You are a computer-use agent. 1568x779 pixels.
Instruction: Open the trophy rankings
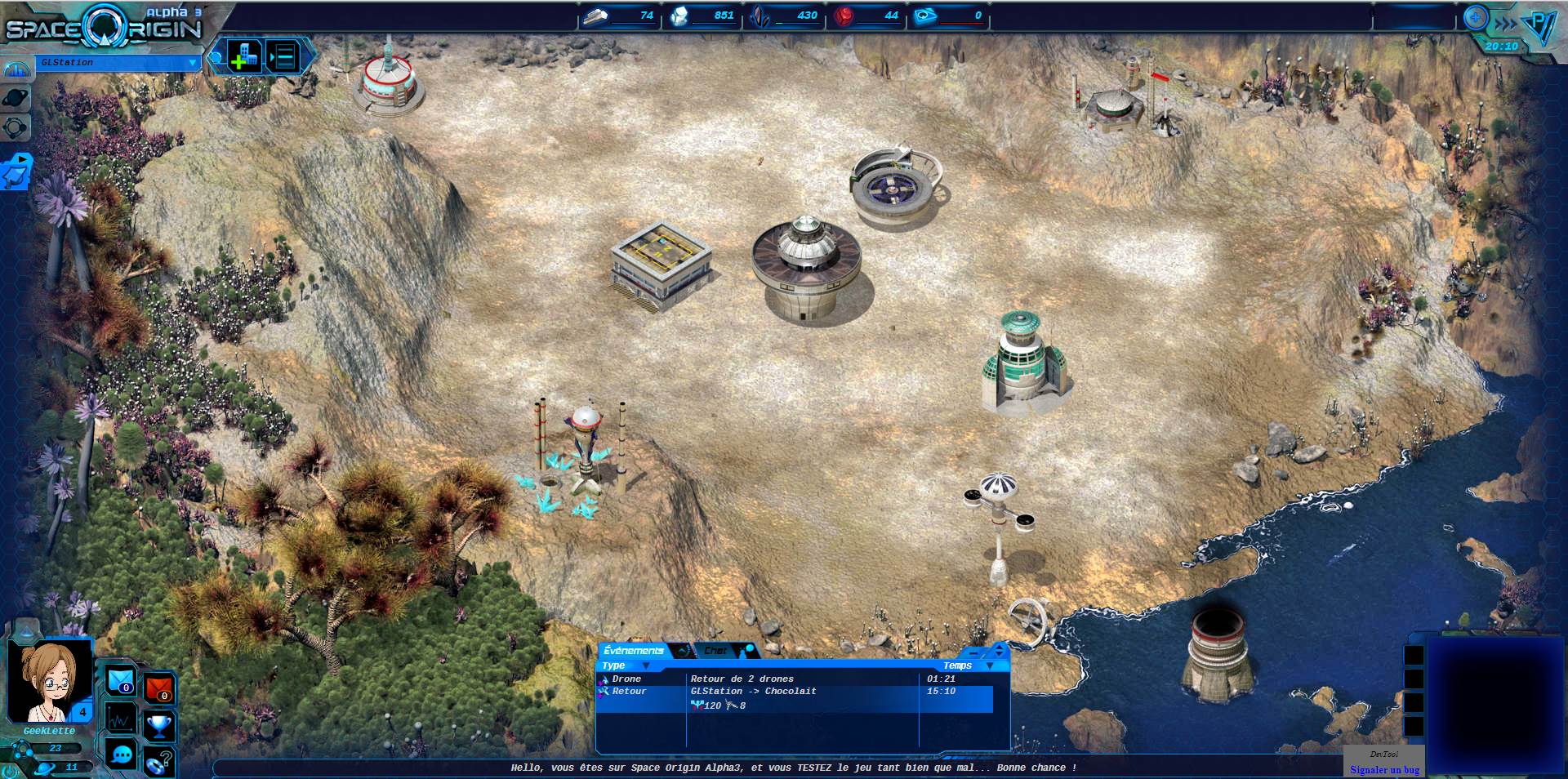(159, 724)
